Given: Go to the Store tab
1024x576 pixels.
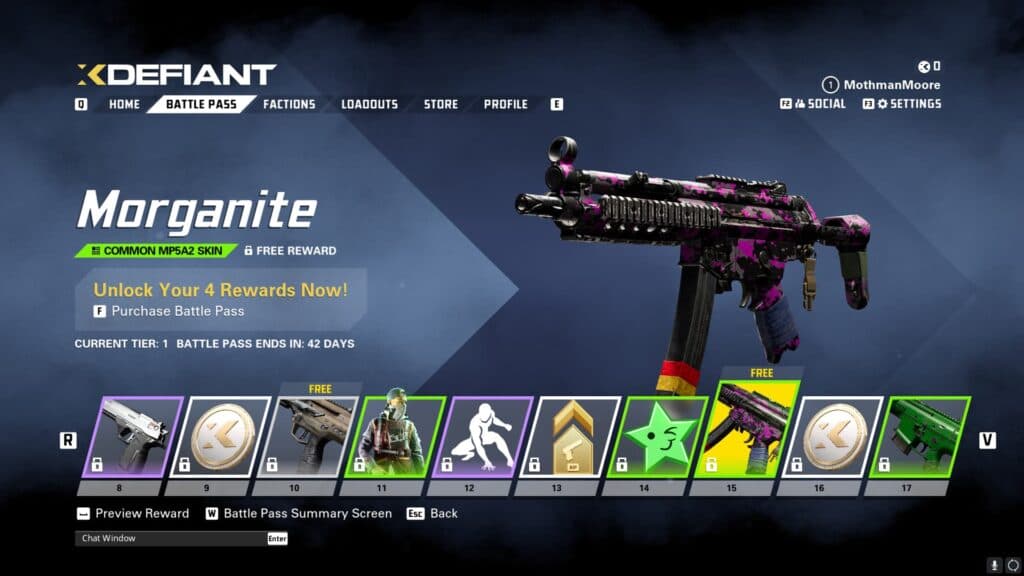Looking at the screenshot, I should pyautogui.click(x=440, y=104).
